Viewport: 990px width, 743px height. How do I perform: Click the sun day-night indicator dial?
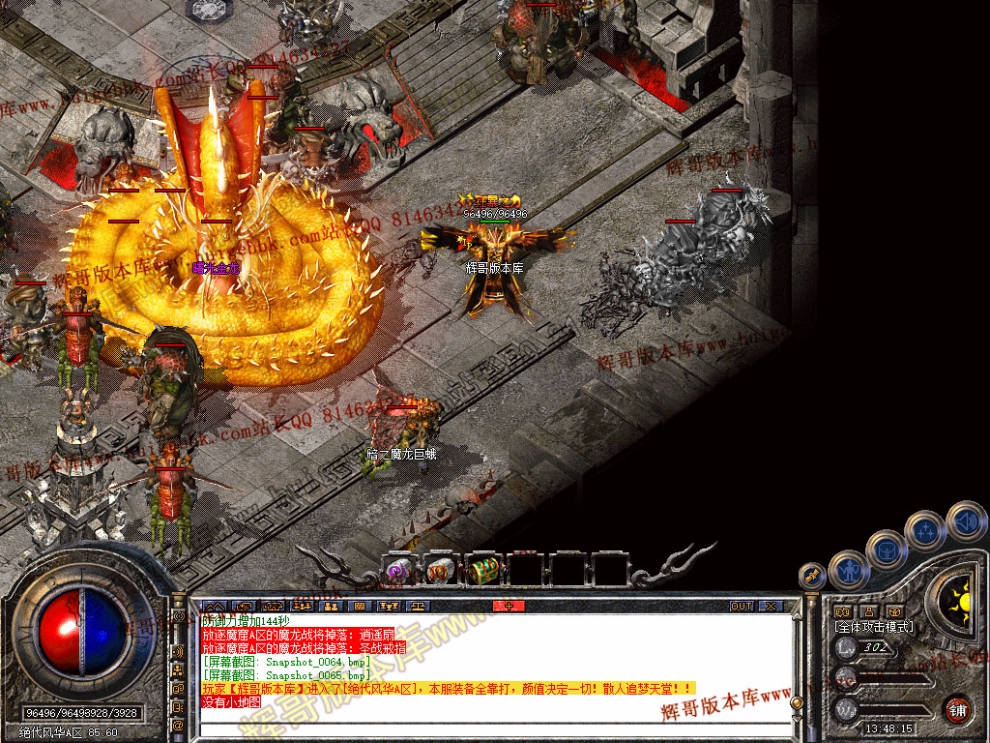961,601
